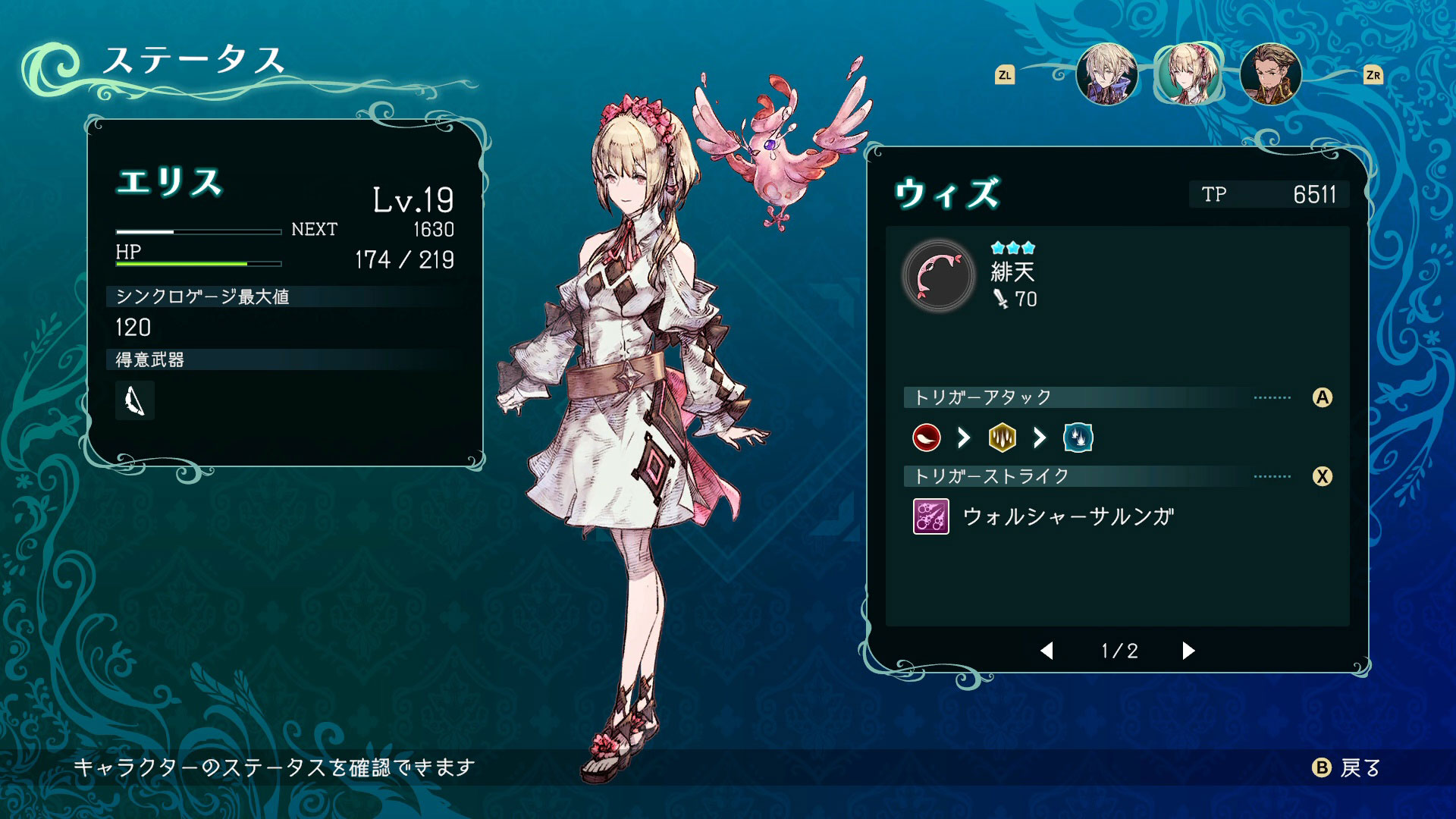The image size is (1456, 819).
Task: Go to the previous page arrow
Action: (1047, 651)
